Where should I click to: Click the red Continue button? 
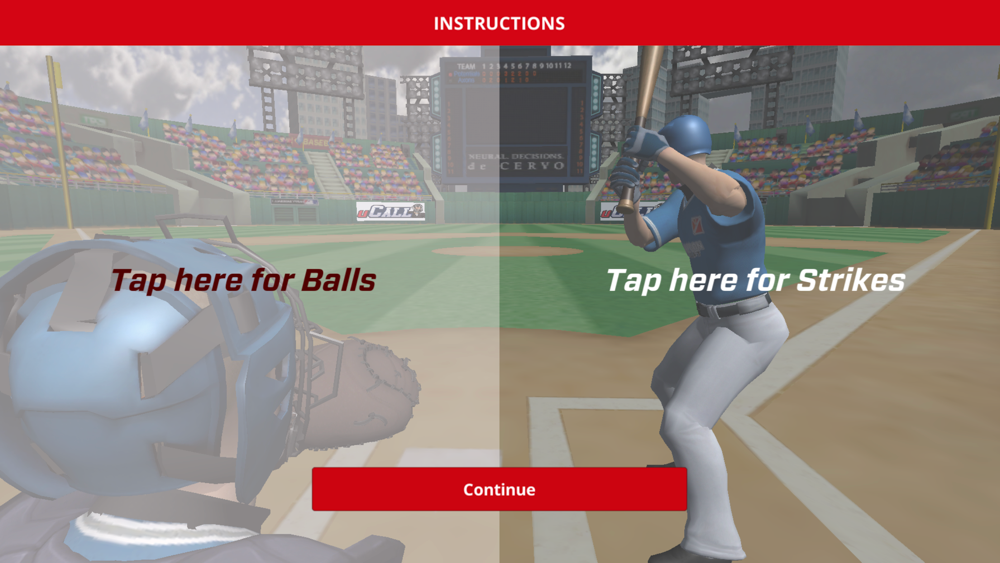pyautogui.click(x=499, y=489)
